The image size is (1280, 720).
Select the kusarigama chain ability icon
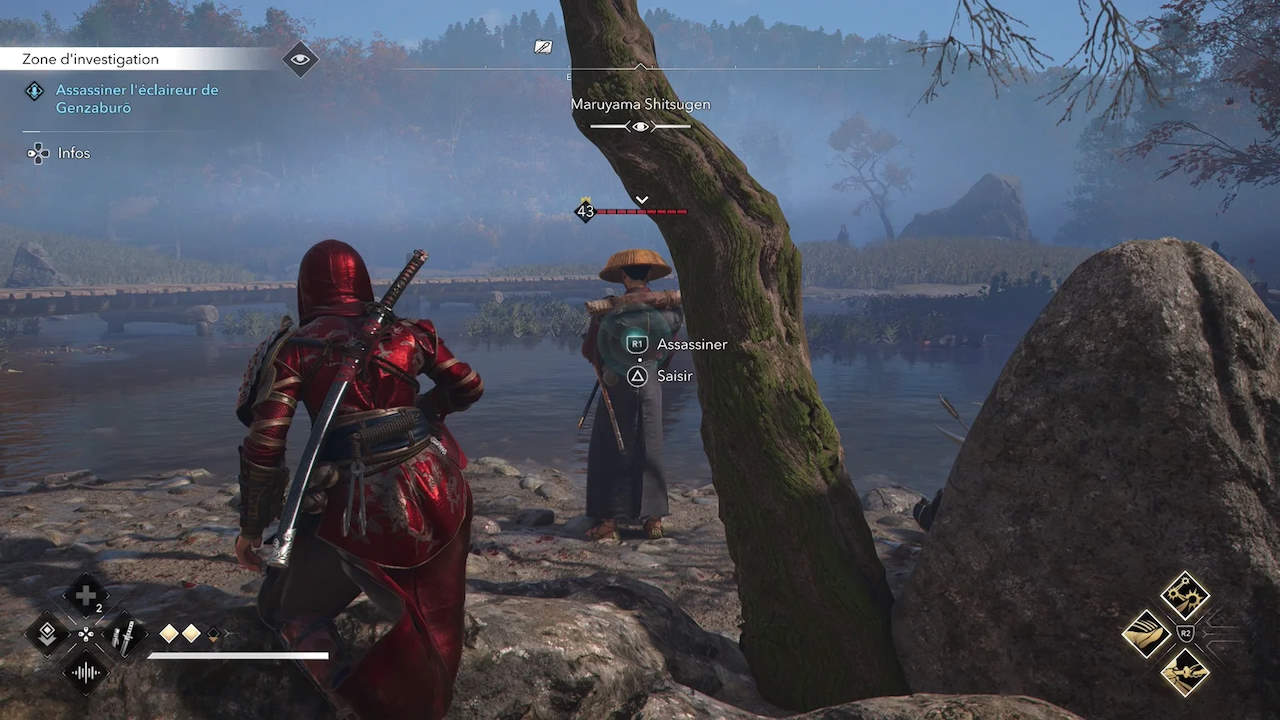pyautogui.click(x=1185, y=595)
